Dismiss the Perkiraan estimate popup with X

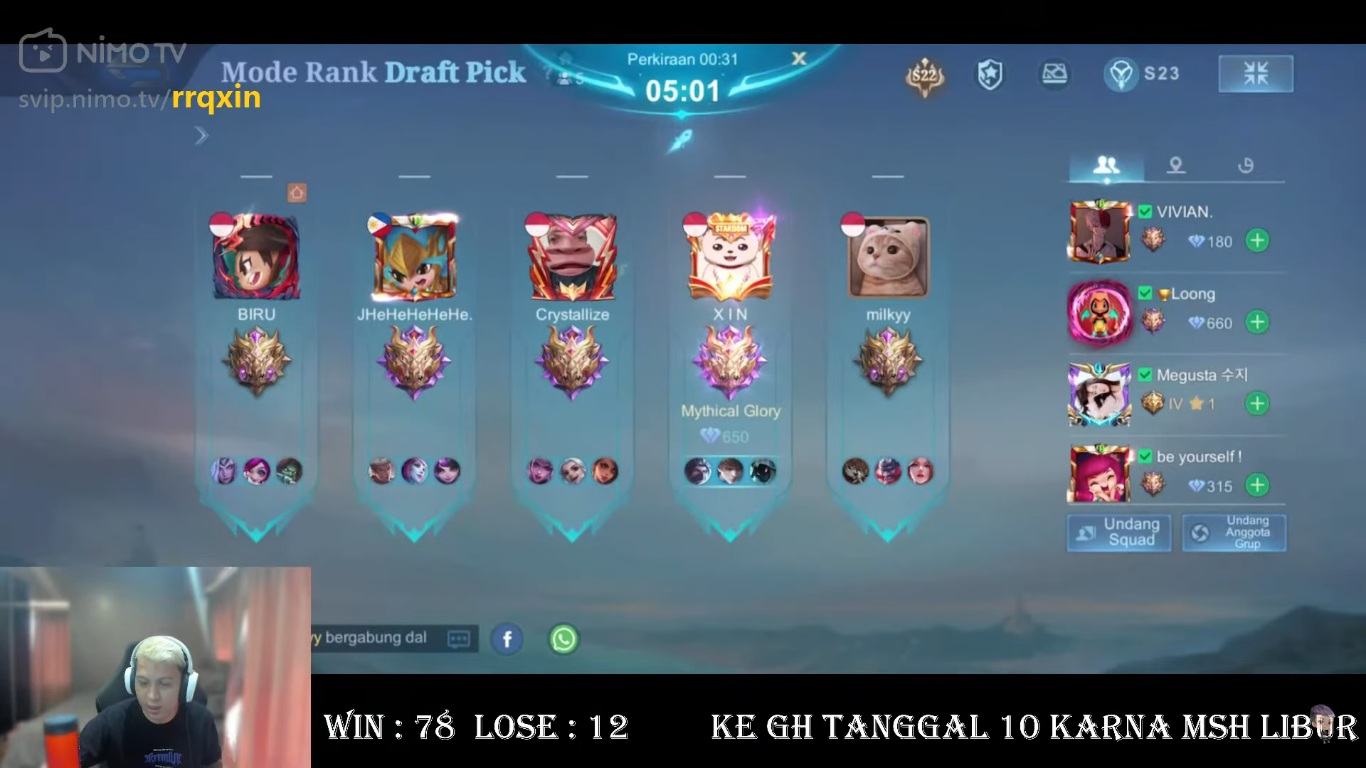tap(799, 59)
